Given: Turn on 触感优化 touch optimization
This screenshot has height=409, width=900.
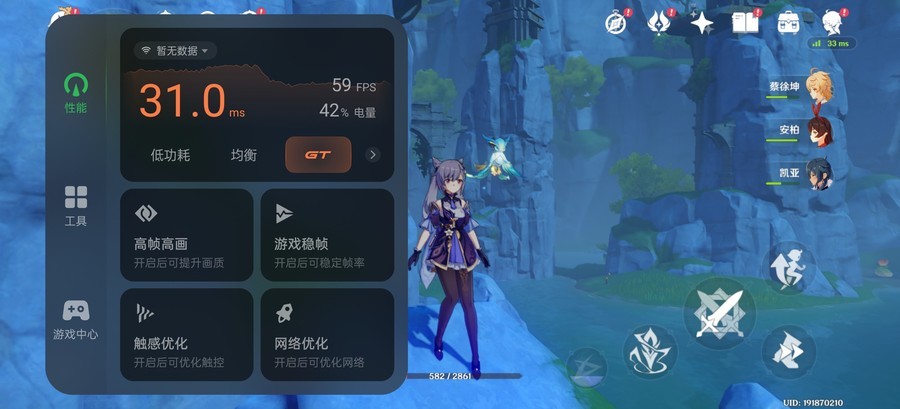Looking at the screenshot, I should [186, 334].
